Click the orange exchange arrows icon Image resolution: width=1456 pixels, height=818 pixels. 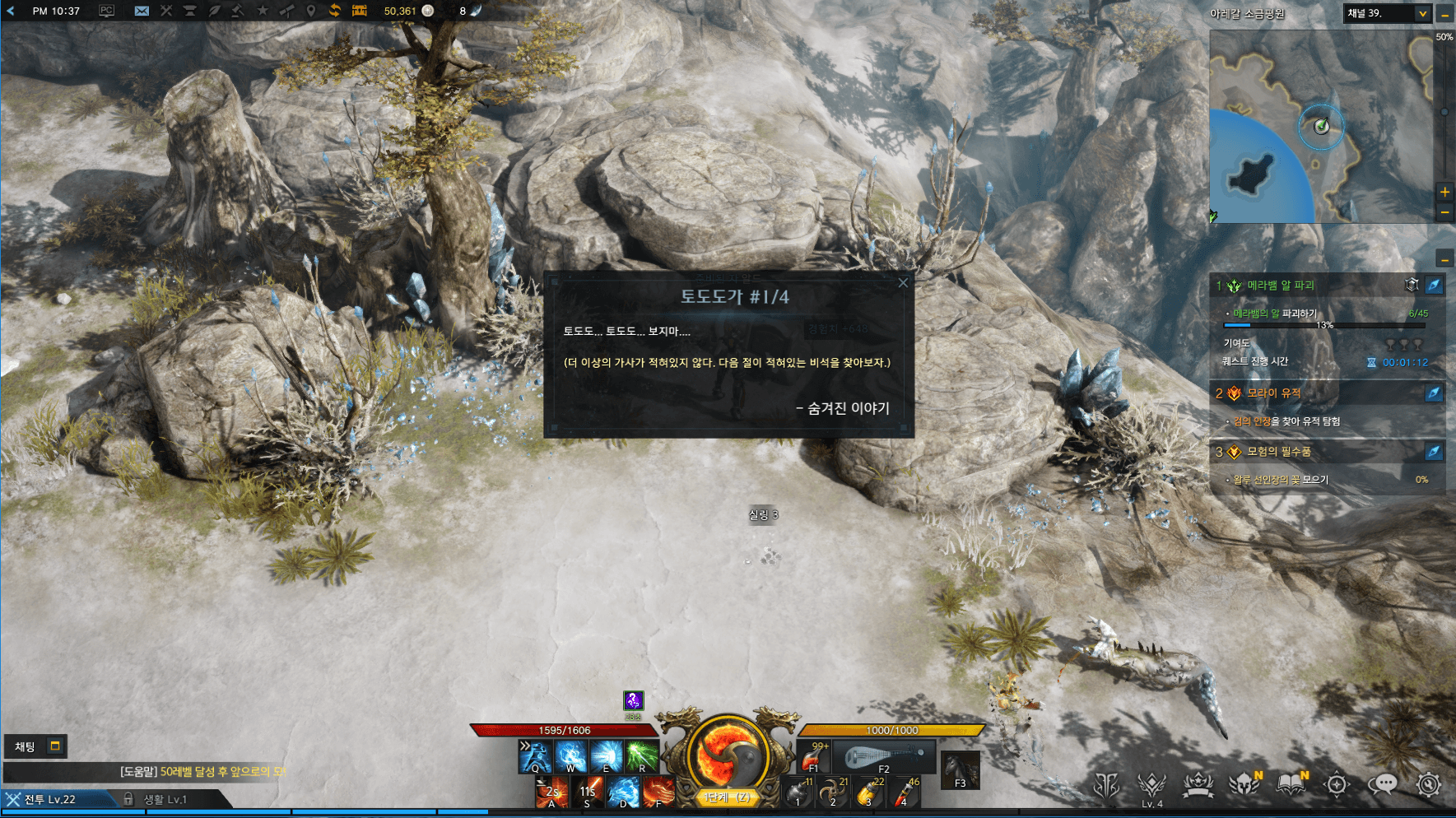[x=334, y=11]
